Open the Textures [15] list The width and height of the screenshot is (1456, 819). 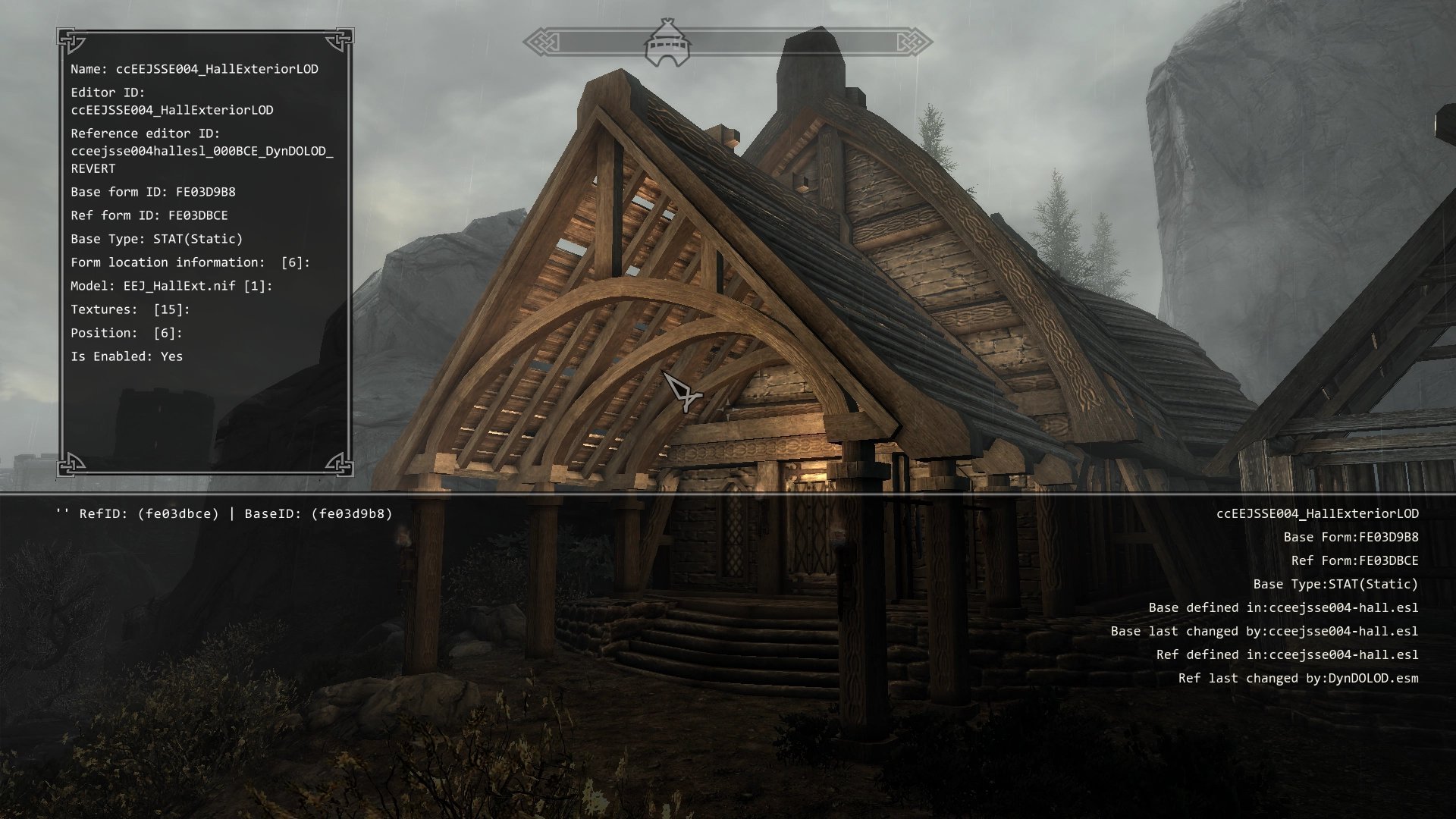[130, 309]
